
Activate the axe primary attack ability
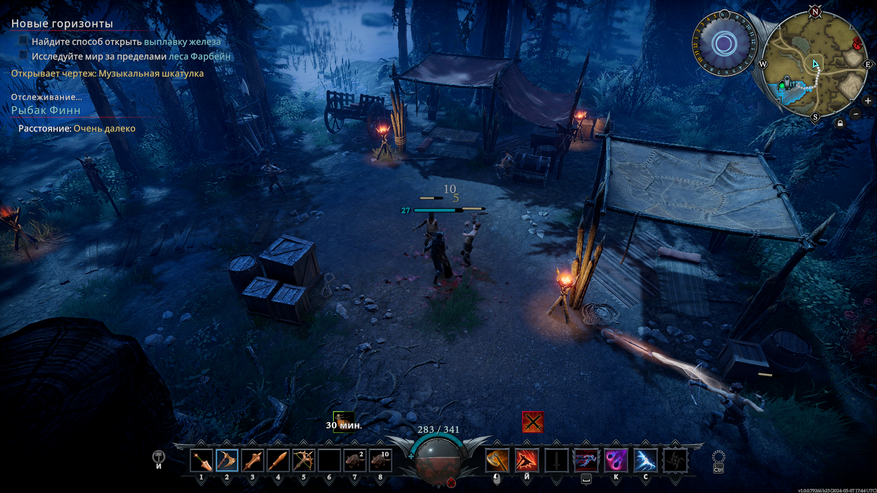[x=497, y=460]
